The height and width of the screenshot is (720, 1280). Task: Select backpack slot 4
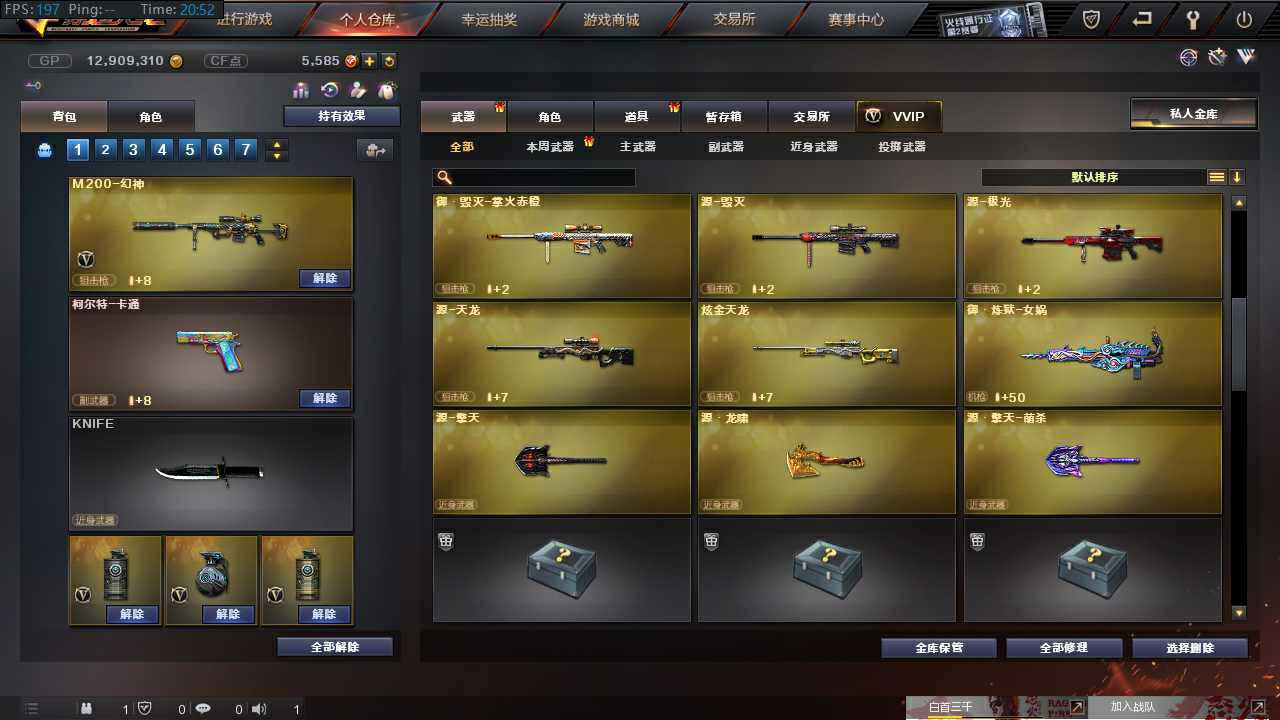pyautogui.click(x=161, y=149)
